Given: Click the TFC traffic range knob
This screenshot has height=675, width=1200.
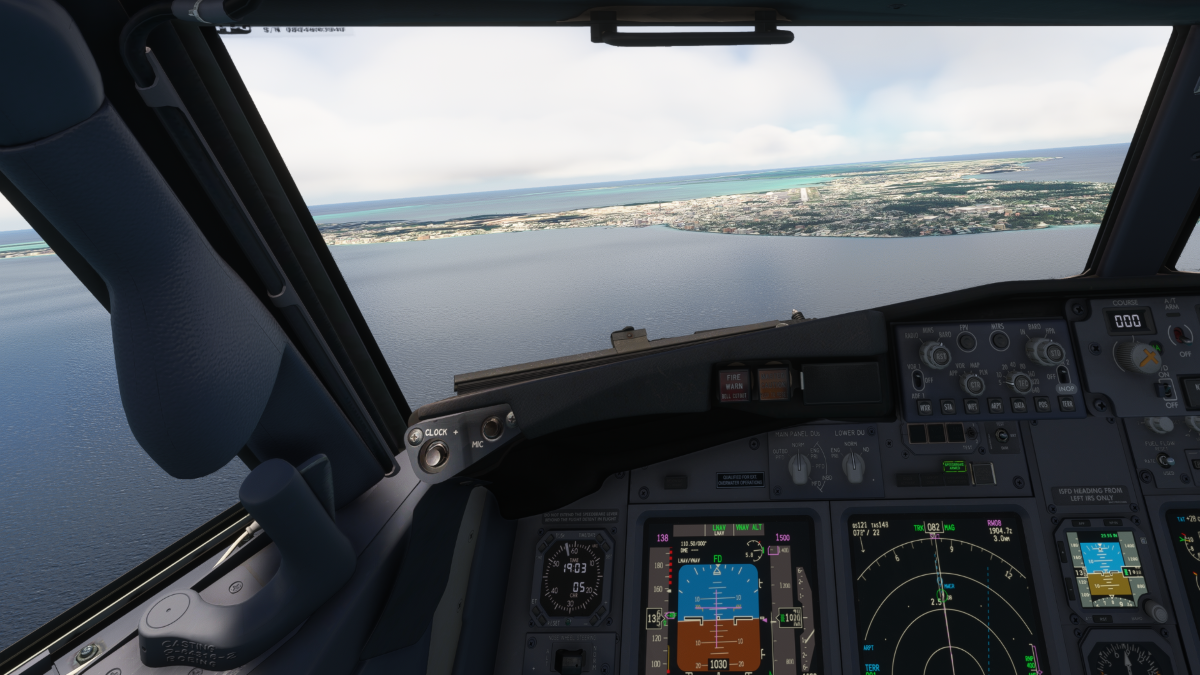Looking at the screenshot, I should pyautogui.click(x=1020, y=382).
